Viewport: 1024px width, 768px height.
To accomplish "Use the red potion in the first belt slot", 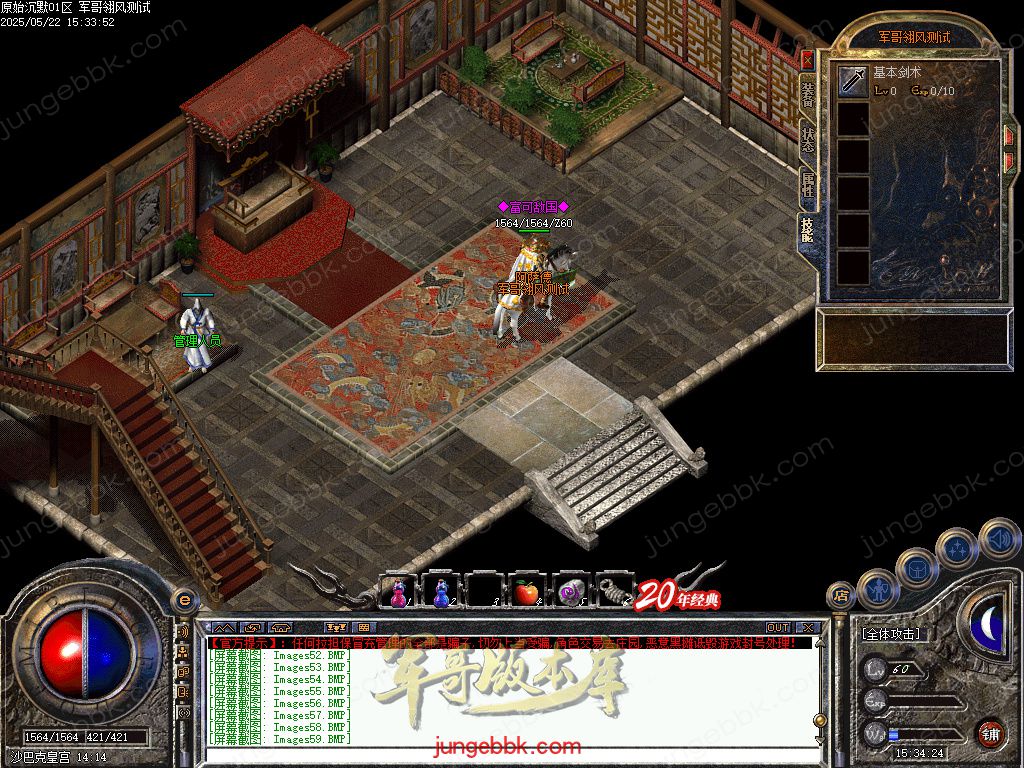I will coord(398,592).
